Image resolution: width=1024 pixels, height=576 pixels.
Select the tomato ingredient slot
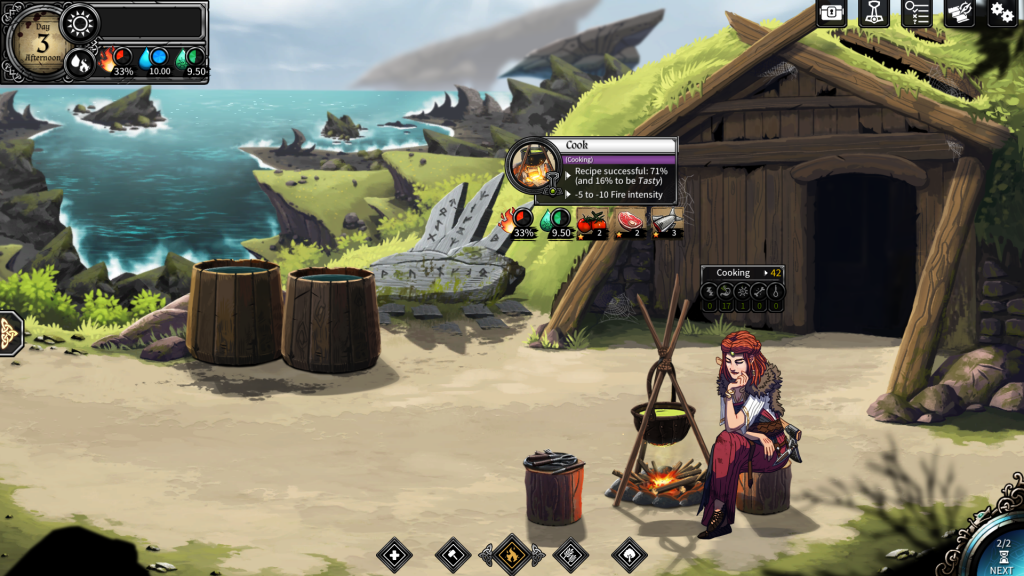click(591, 223)
